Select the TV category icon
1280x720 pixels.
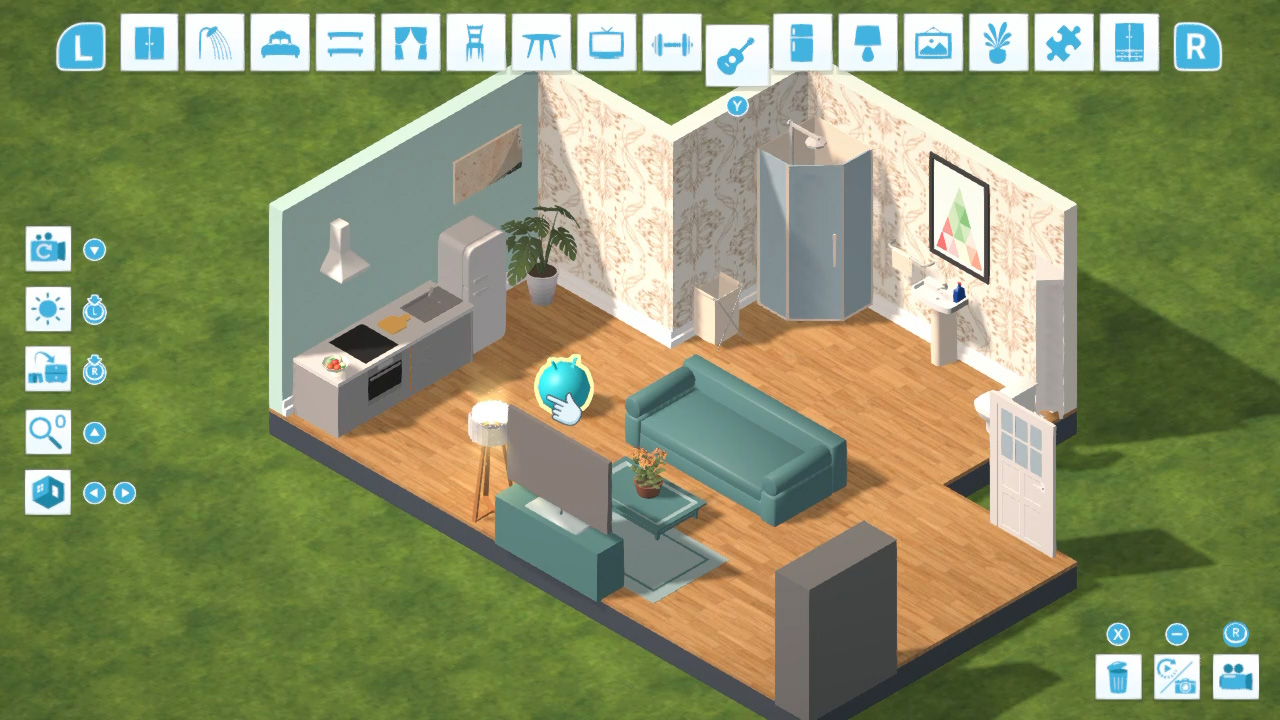click(606, 45)
